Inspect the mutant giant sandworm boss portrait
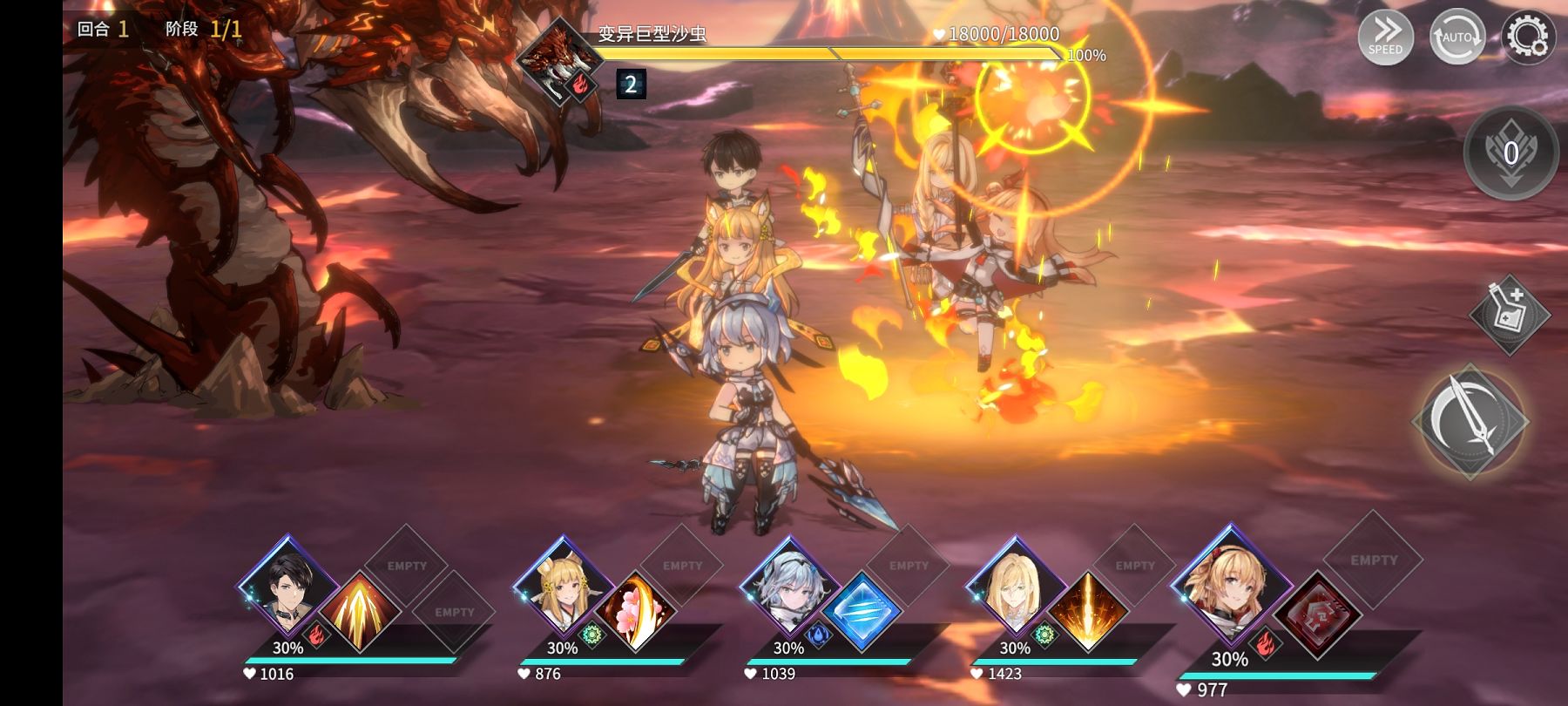1568x706 pixels. pos(559,61)
